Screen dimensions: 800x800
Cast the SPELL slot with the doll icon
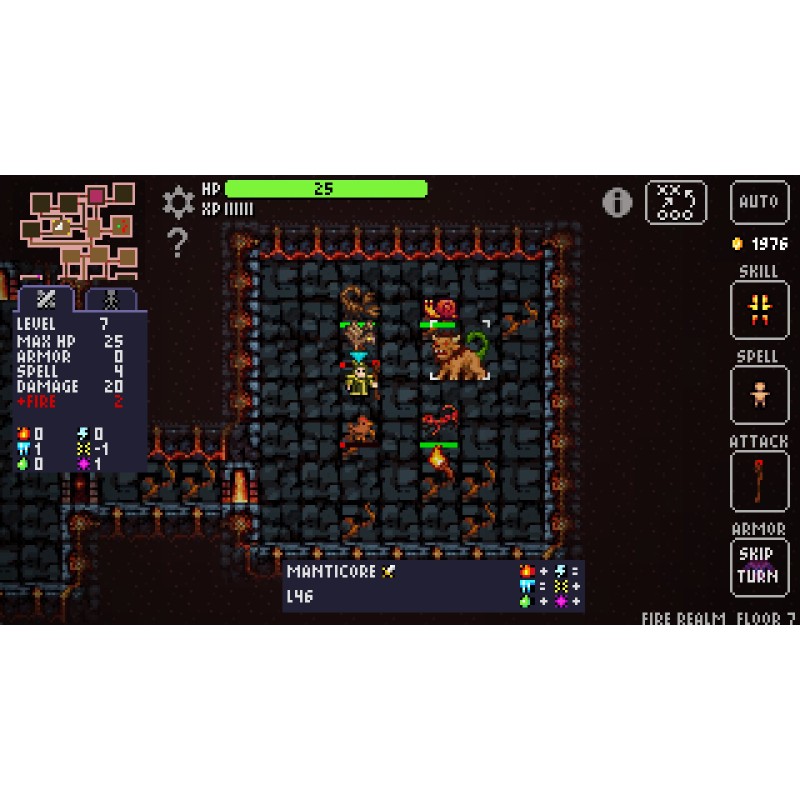(759, 395)
